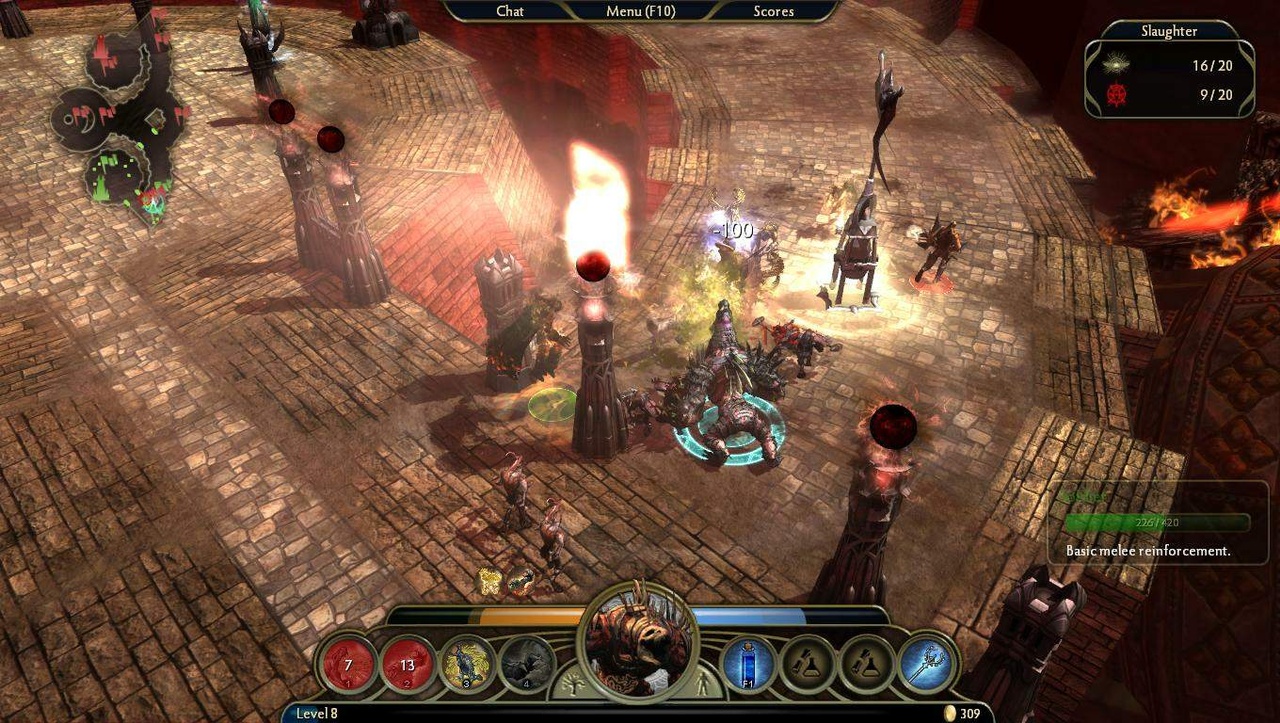Open the character equipment figure icon

(701, 685)
